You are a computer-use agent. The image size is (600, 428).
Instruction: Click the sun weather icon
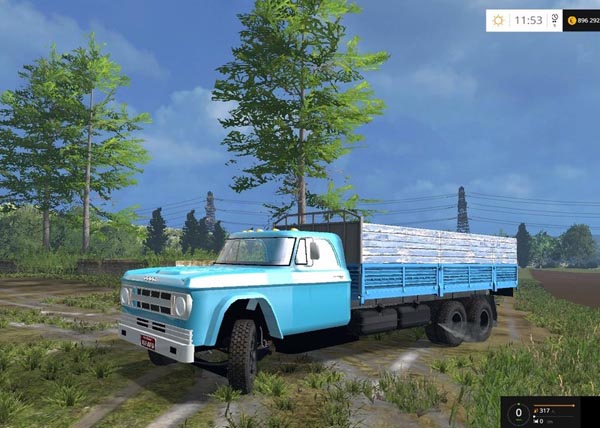tap(498, 20)
